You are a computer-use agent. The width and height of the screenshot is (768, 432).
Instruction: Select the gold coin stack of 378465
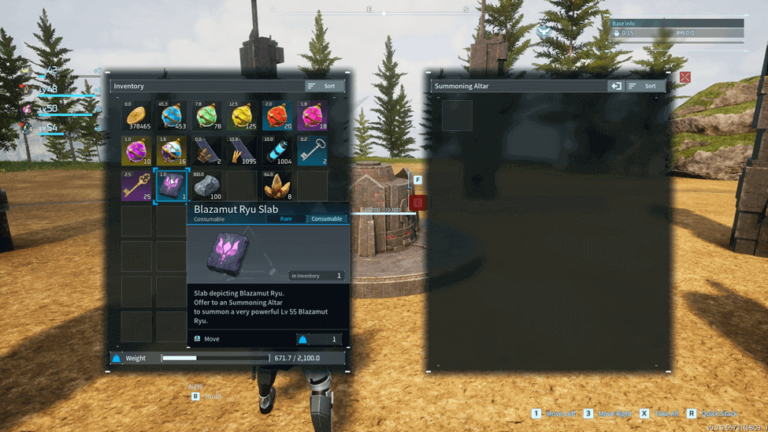point(137,117)
